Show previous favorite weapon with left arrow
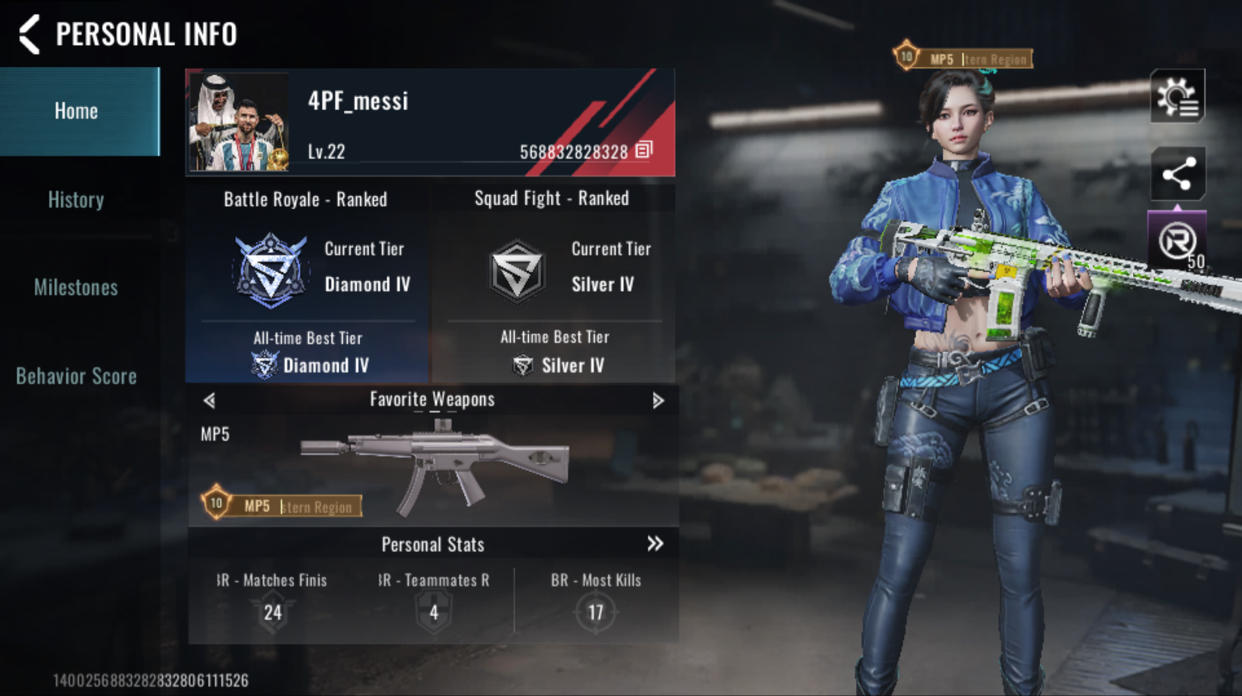 coord(209,400)
